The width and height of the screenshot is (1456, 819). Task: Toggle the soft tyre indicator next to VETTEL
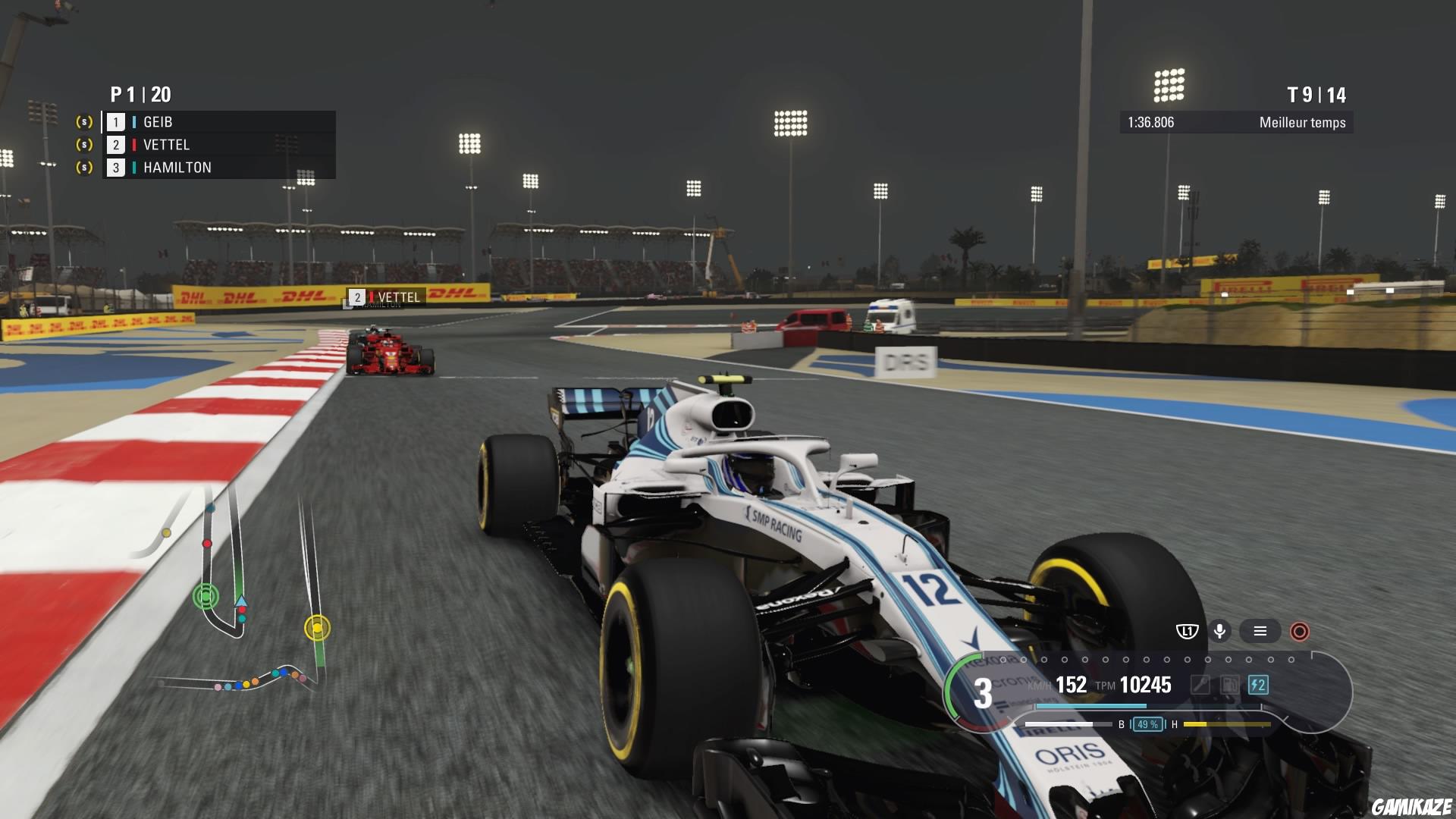83,144
